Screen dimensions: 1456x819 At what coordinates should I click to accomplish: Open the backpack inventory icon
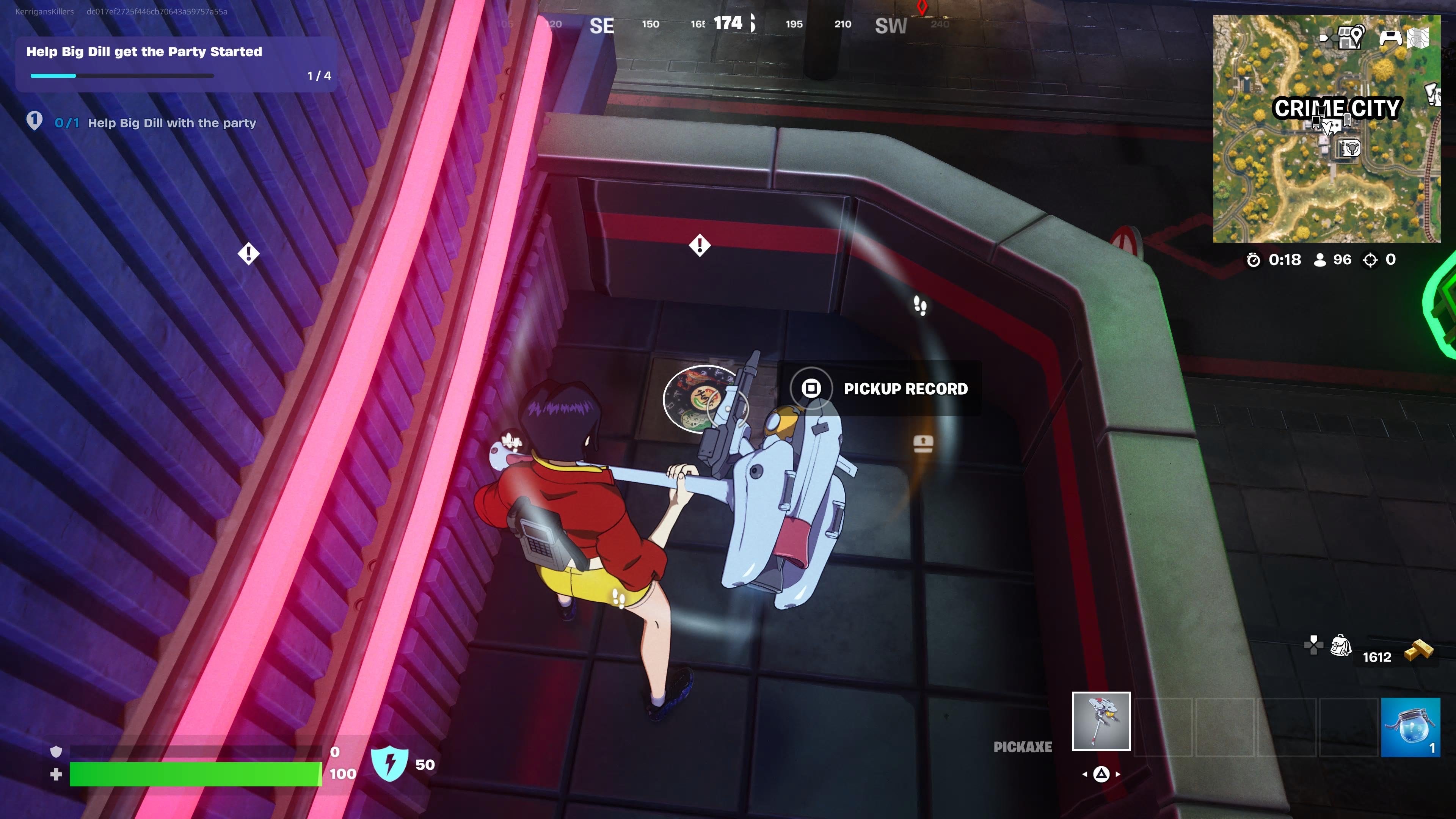(x=1340, y=645)
